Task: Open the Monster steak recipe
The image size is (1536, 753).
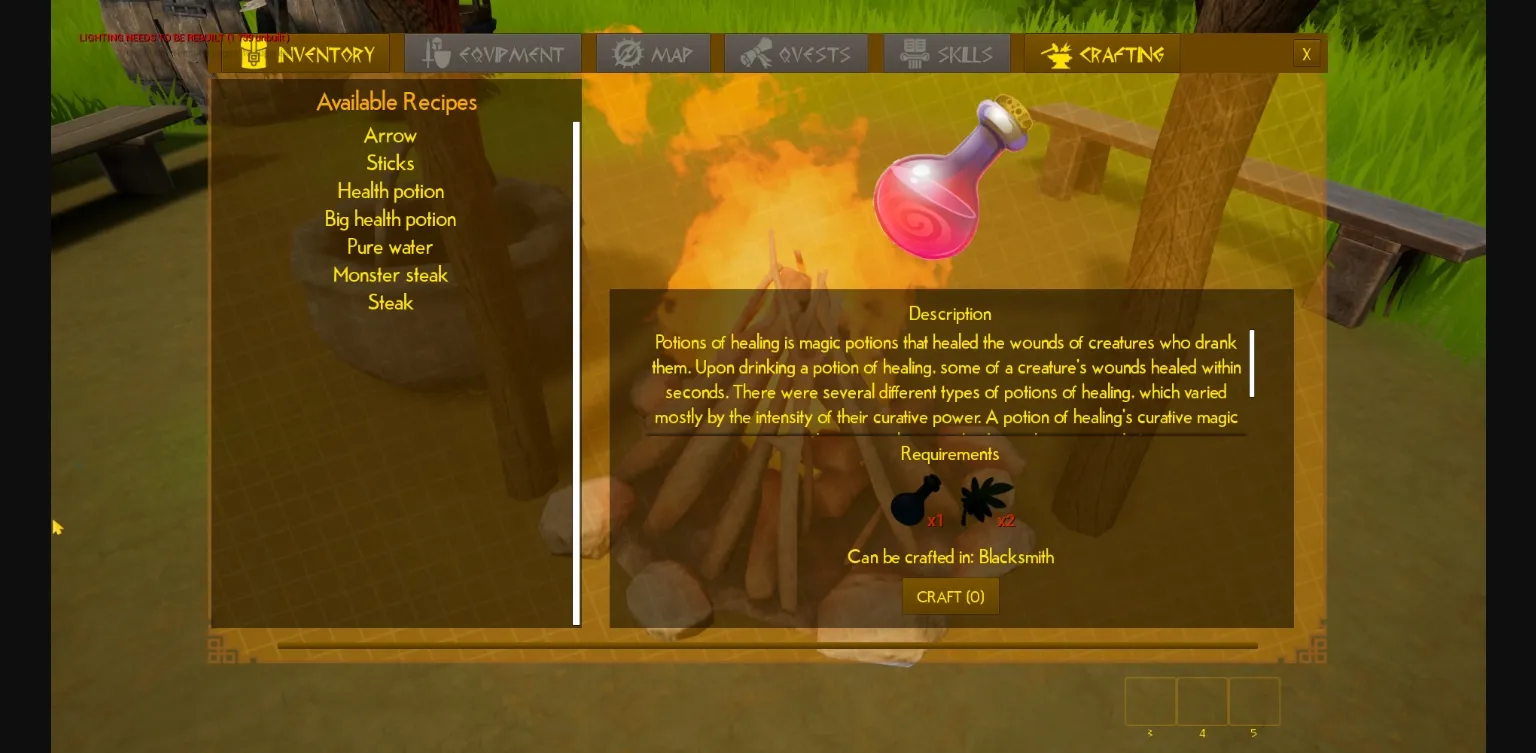Action: [390, 275]
